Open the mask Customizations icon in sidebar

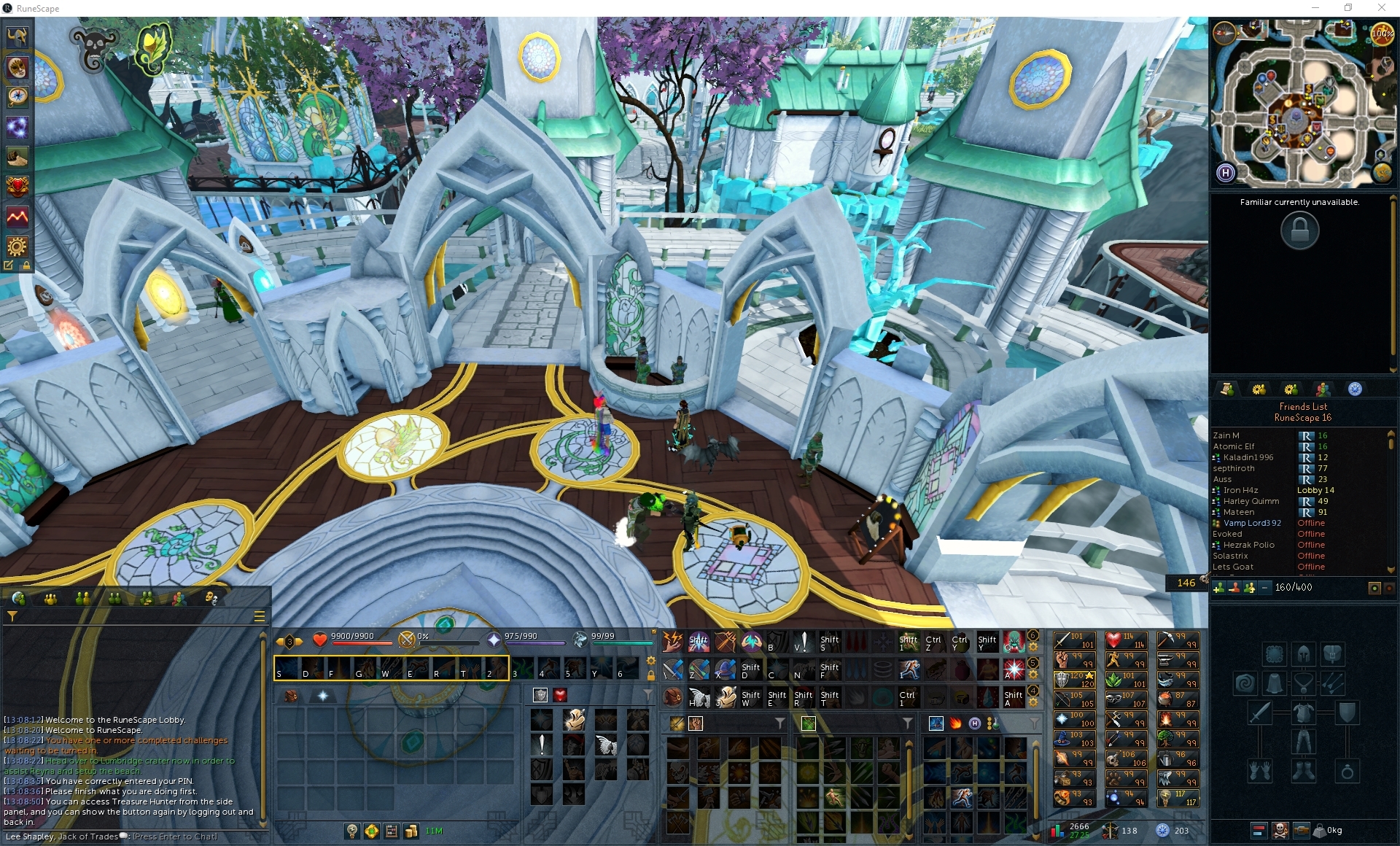pyautogui.click(x=17, y=68)
